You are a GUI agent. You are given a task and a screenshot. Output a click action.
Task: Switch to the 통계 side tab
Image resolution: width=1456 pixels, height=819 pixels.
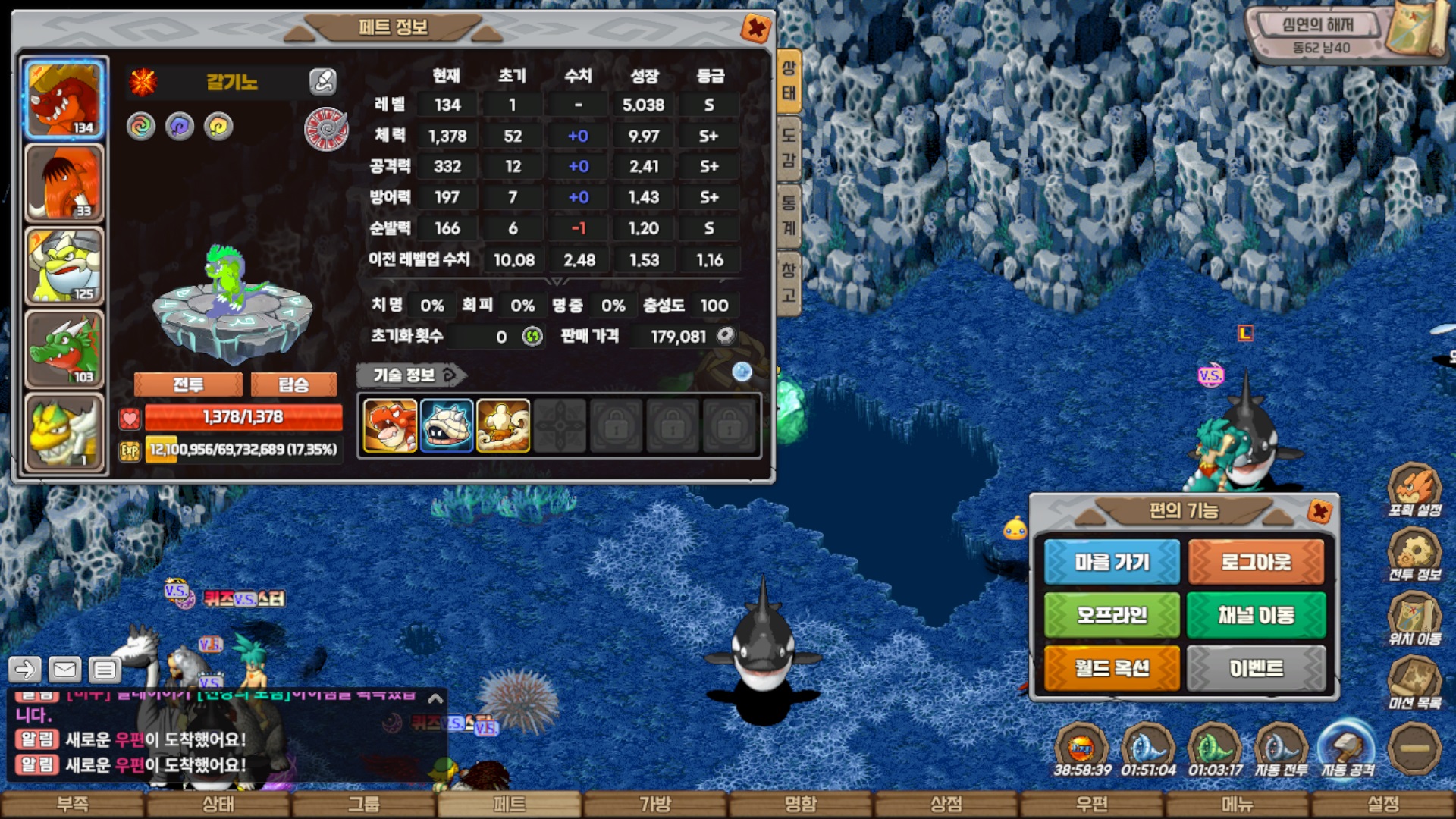[789, 215]
